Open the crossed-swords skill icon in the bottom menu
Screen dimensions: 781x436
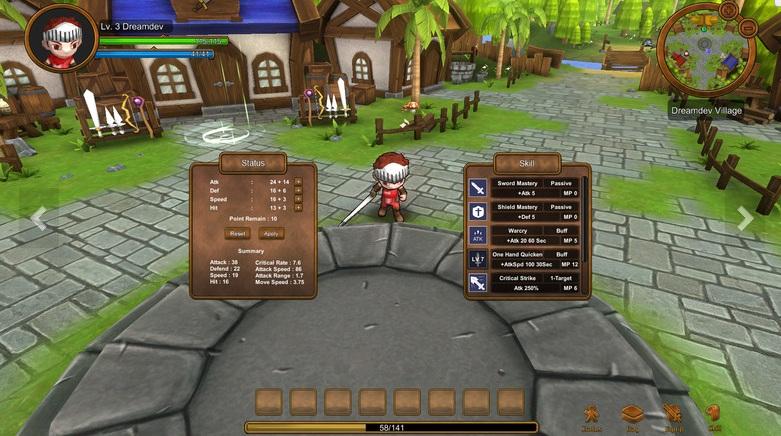673,414
